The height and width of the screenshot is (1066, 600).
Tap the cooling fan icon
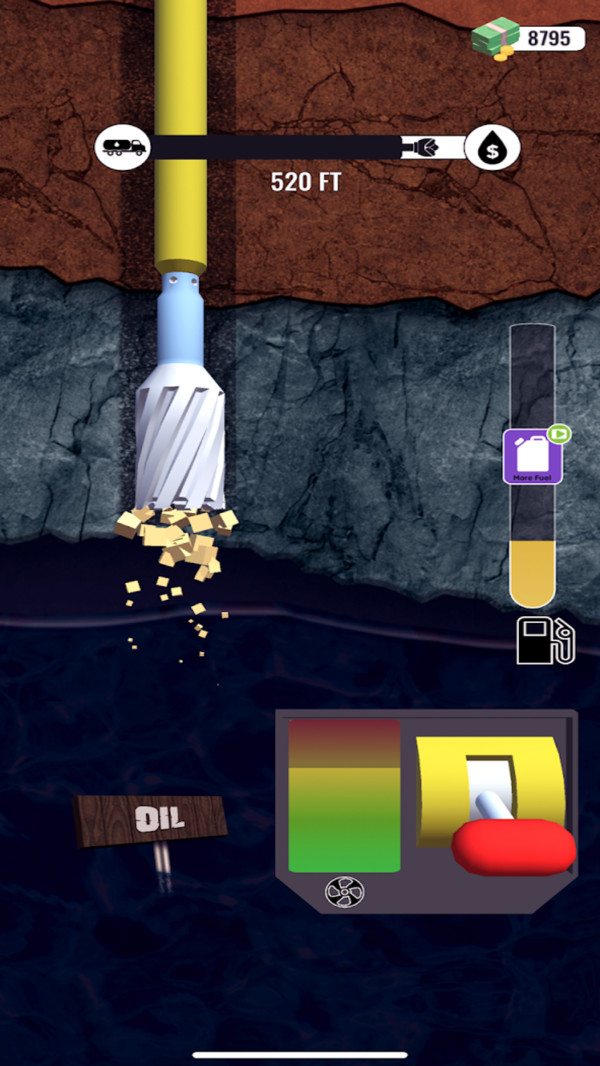coord(345,892)
